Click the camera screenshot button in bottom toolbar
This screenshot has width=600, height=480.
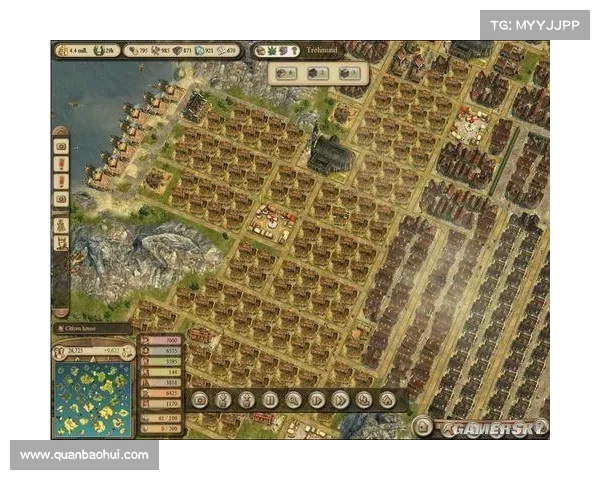click(200, 399)
